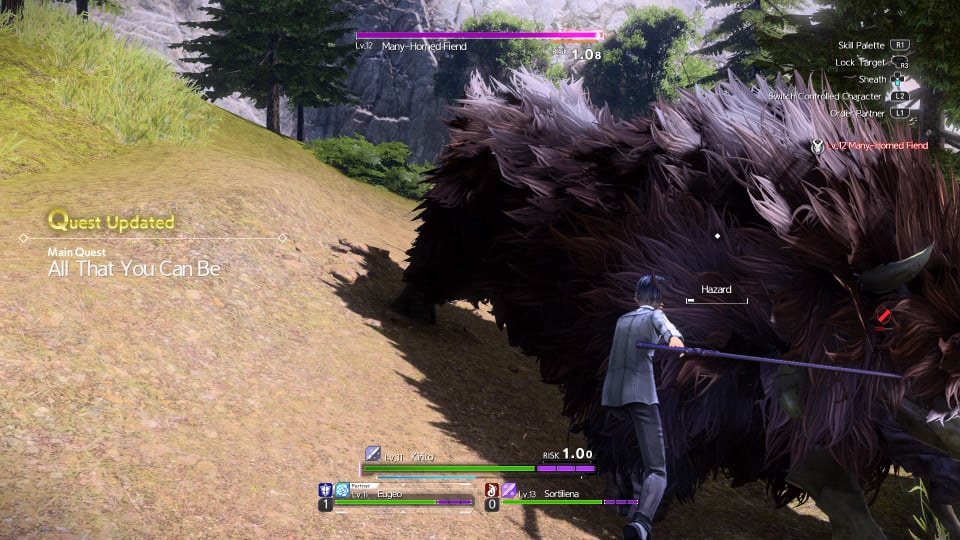Click Eugeo's blue rose partner icon
The image size is (960, 540).
pyautogui.click(x=342, y=490)
